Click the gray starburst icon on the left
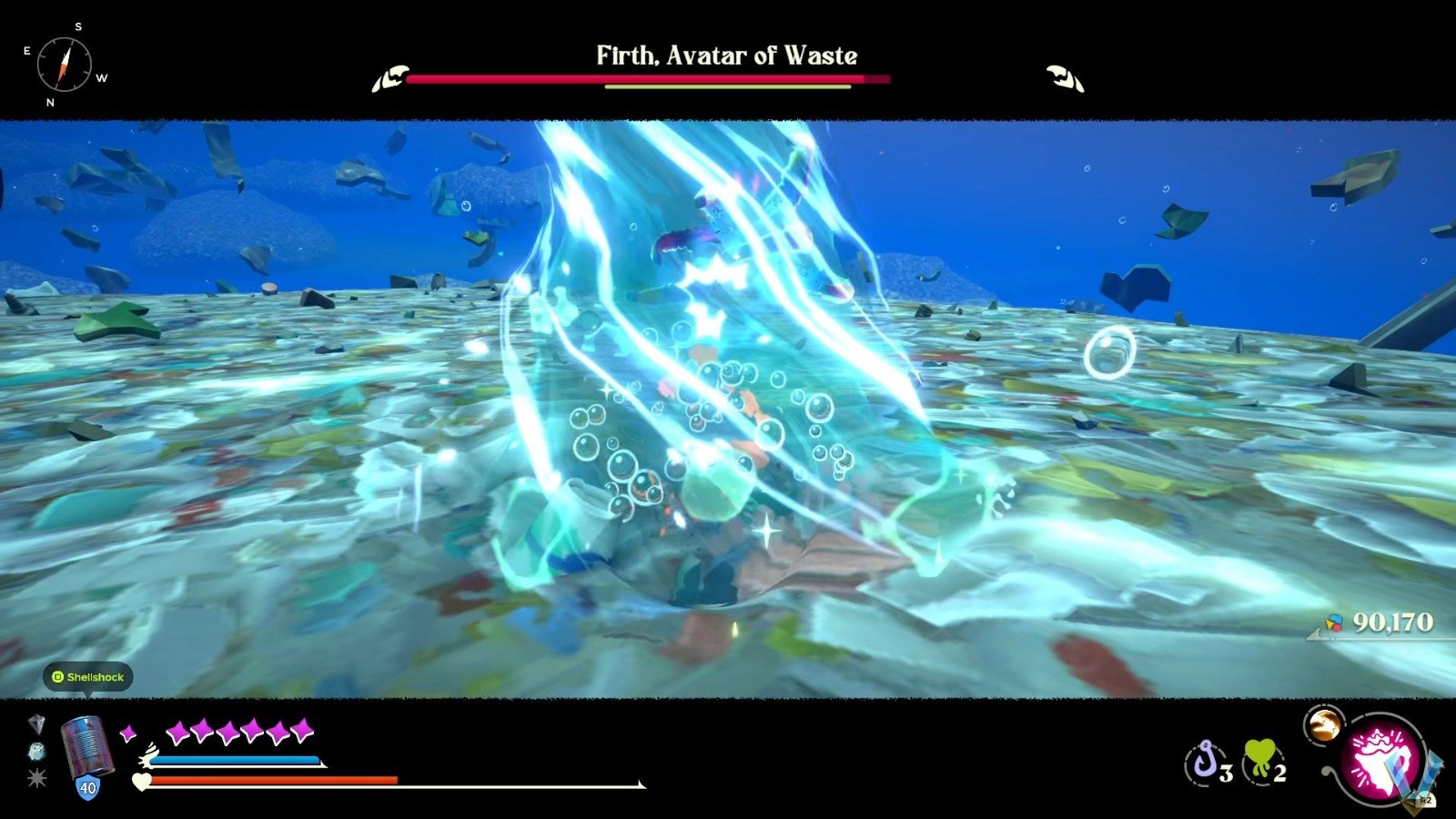 click(35, 778)
